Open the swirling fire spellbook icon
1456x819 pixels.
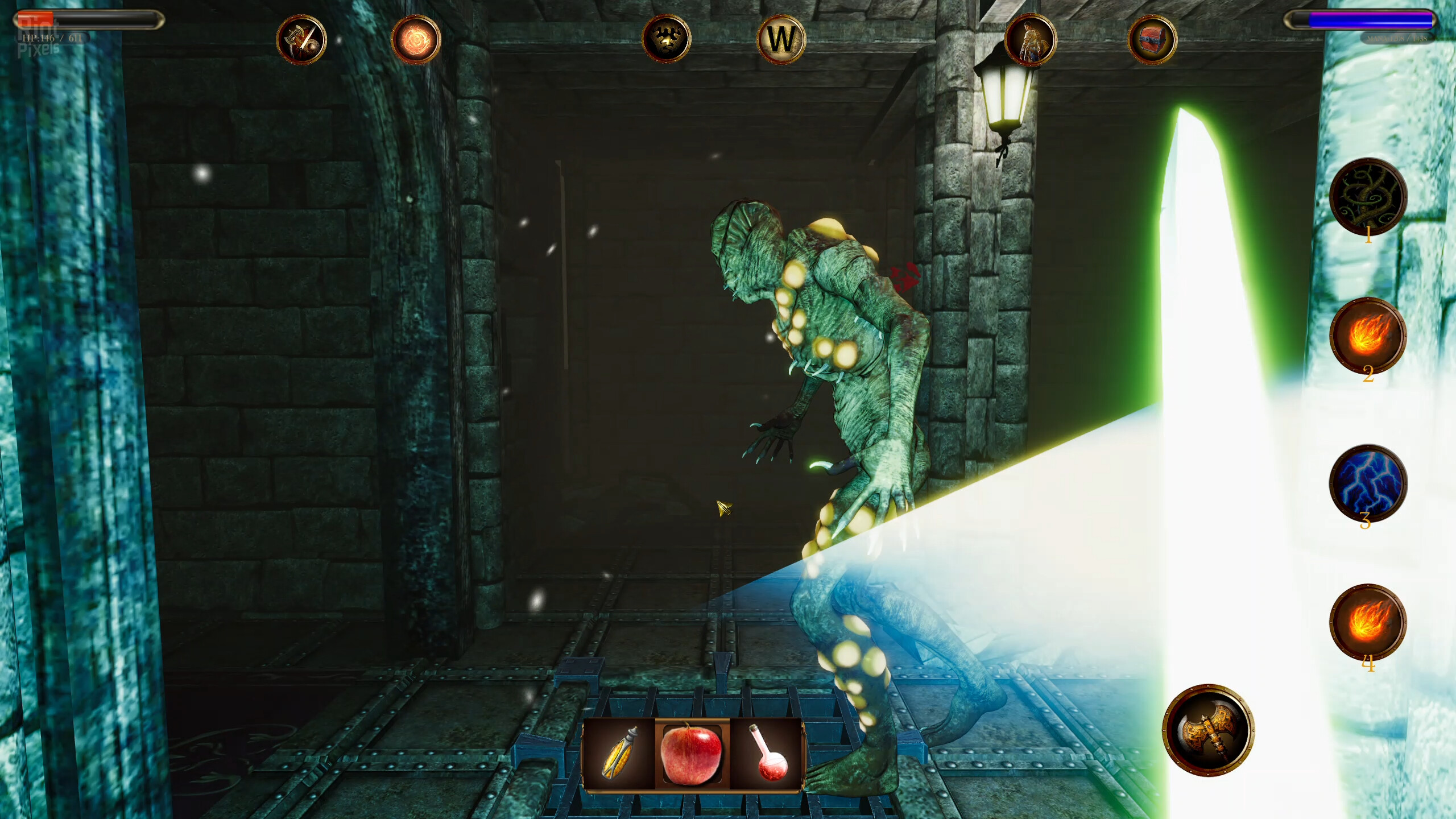(x=416, y=40)
